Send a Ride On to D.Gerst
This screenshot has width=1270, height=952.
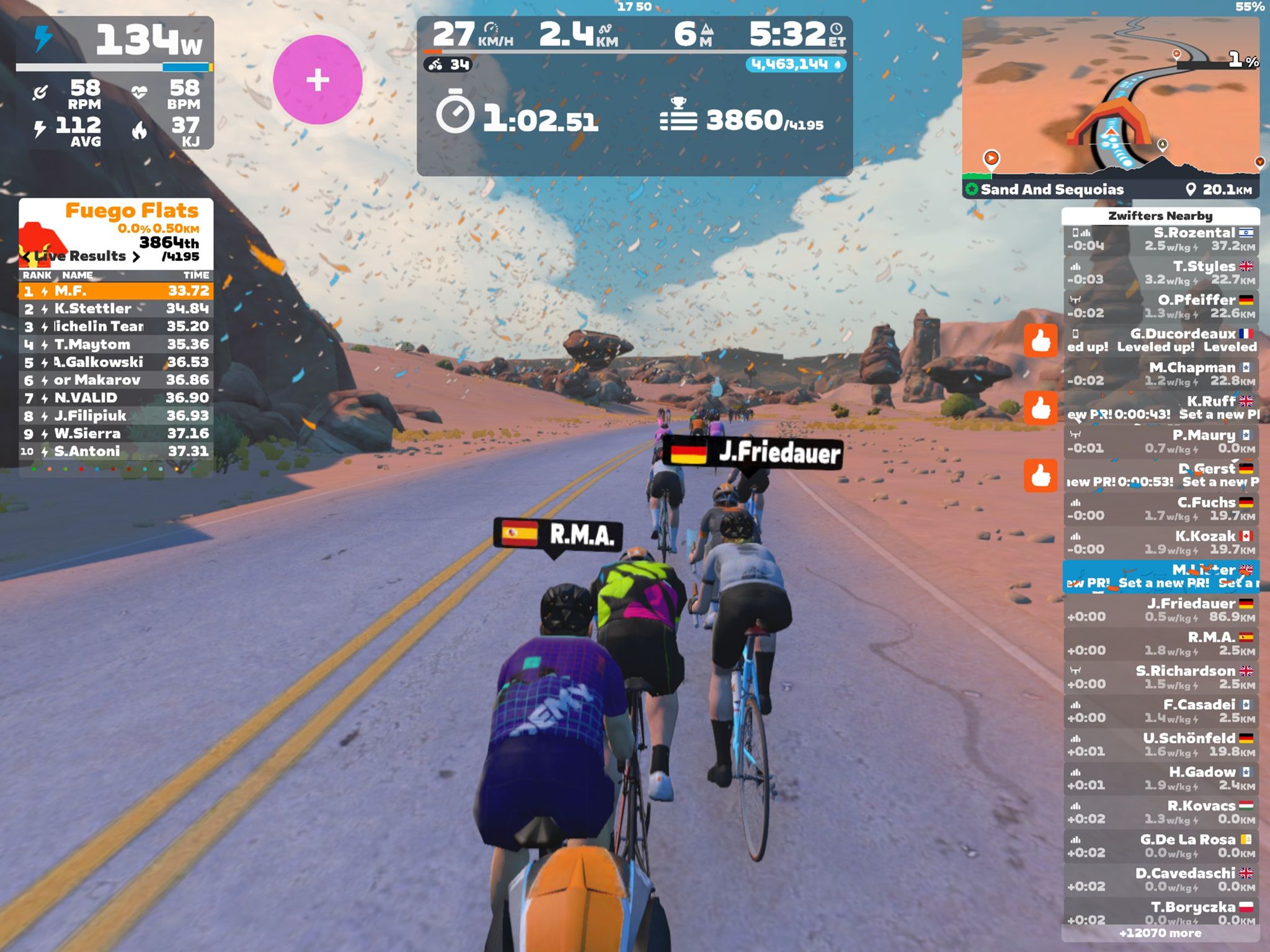1041,475
